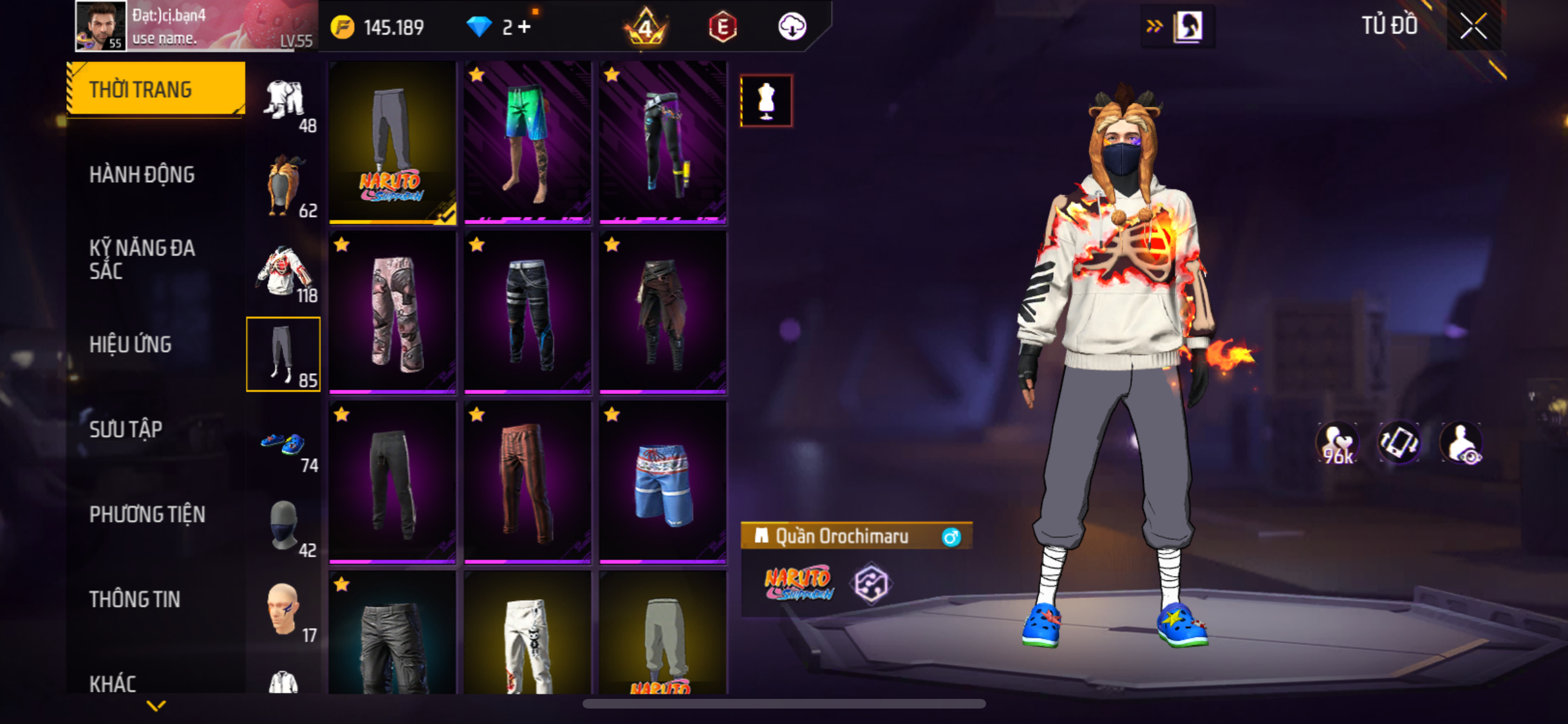The height and width of the screenshot is (724, 1568).
Task: Click the cloud download icon
Action: pyautogui.click(x=792, y=27)
